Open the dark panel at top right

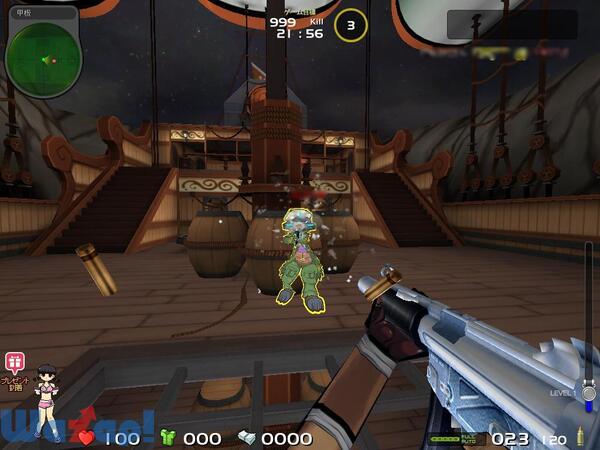click(511, 25)
